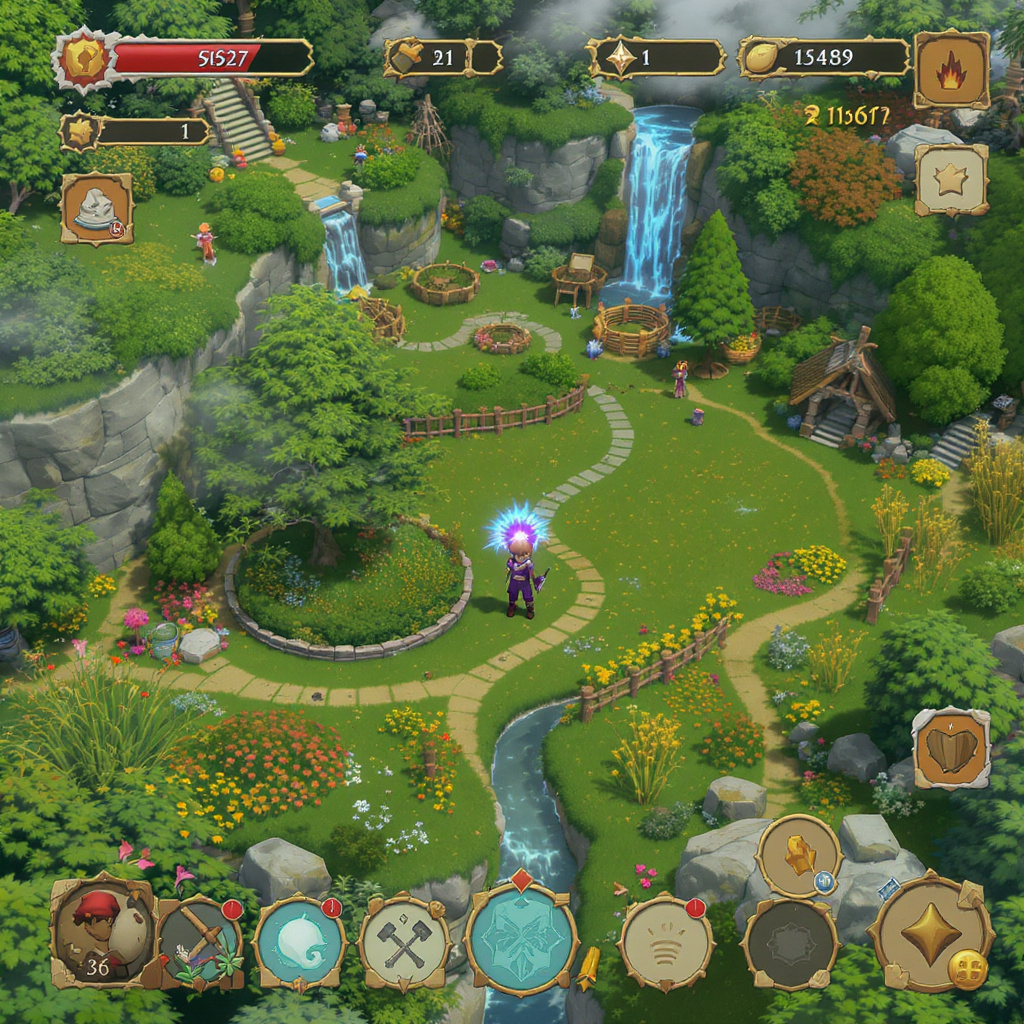Tap the gold coin currency counter
The width and height of the screenshot is (1024, 1024).
click(x=824, y=58)
